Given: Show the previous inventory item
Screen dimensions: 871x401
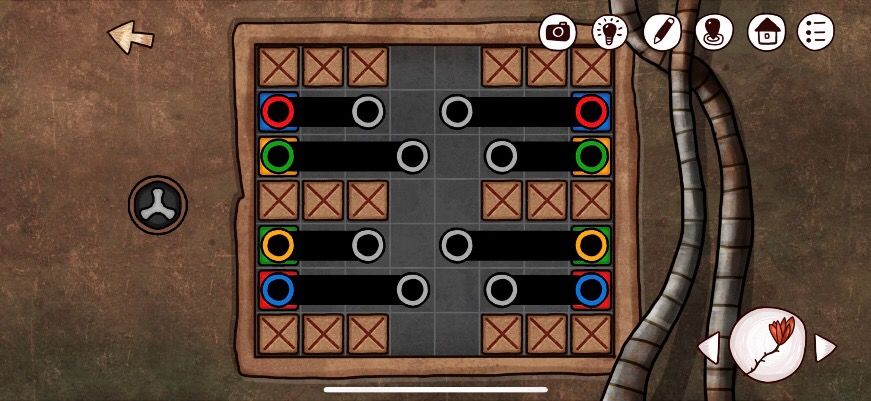Looking at the screenshot, I should point(708,348).
